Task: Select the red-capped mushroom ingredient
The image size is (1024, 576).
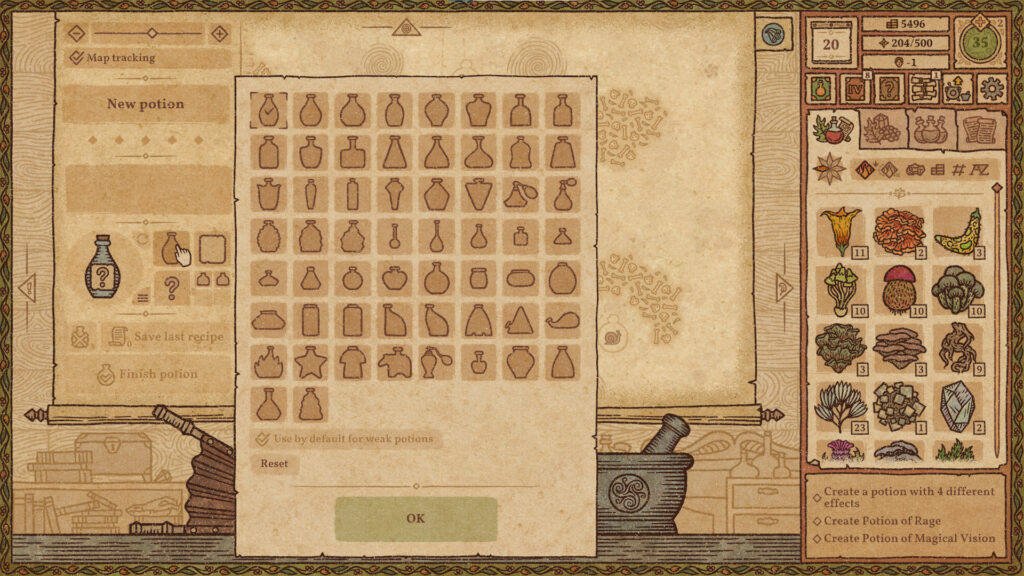Action: coord(899,290)
